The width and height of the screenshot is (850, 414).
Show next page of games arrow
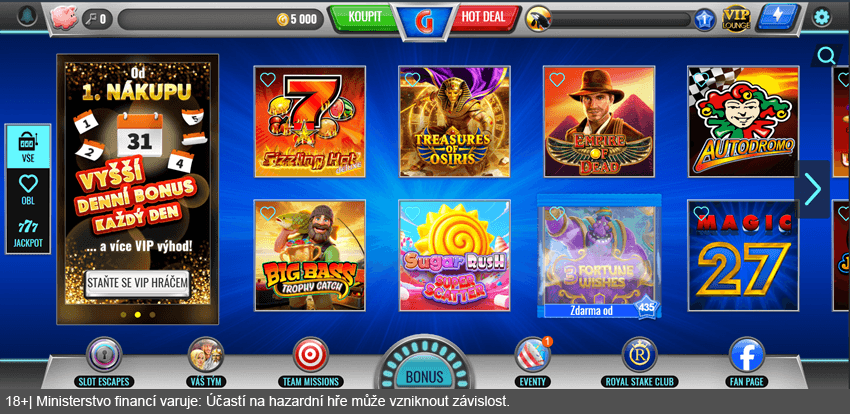coord(812,189)
